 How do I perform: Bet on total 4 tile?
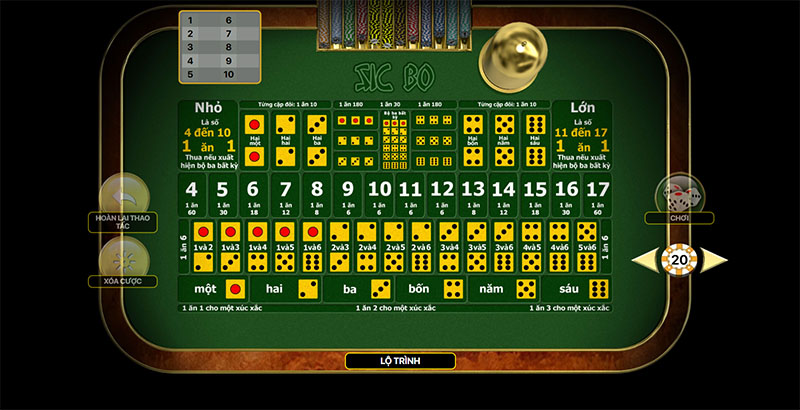tap(192, 196)
